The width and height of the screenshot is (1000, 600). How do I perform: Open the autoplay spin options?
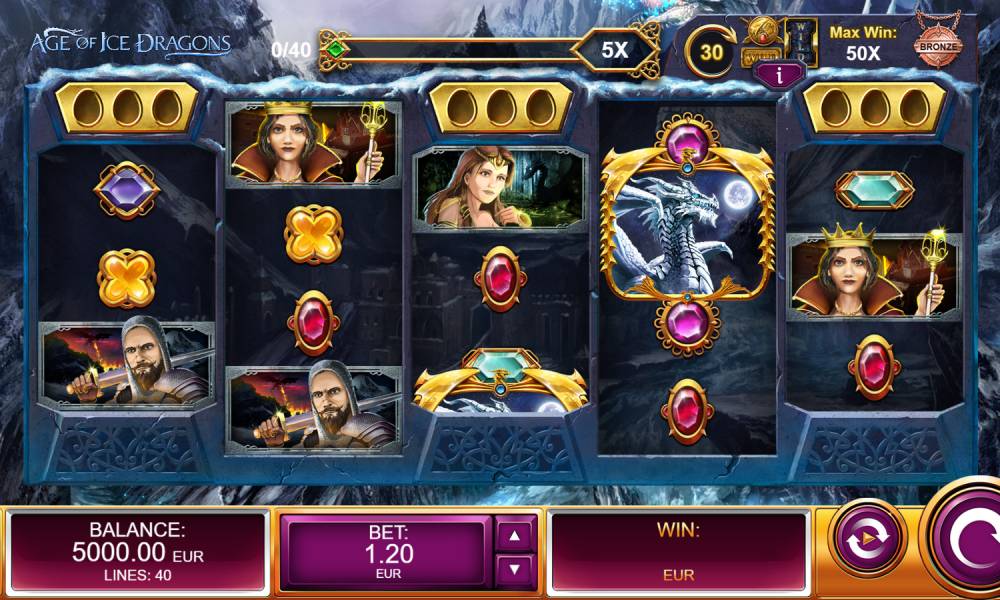click(869, 540)
